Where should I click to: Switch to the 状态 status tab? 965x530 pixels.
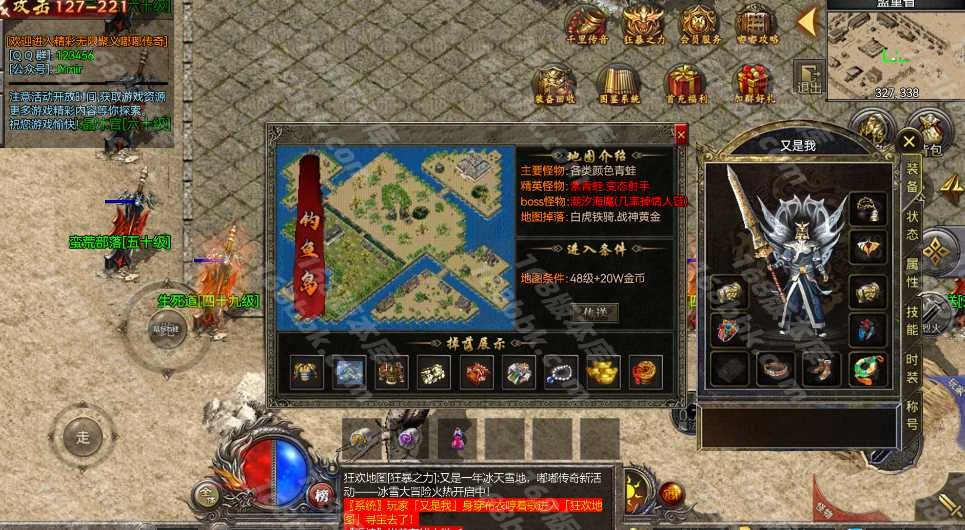pyautogui.click(x=912, y=225)
